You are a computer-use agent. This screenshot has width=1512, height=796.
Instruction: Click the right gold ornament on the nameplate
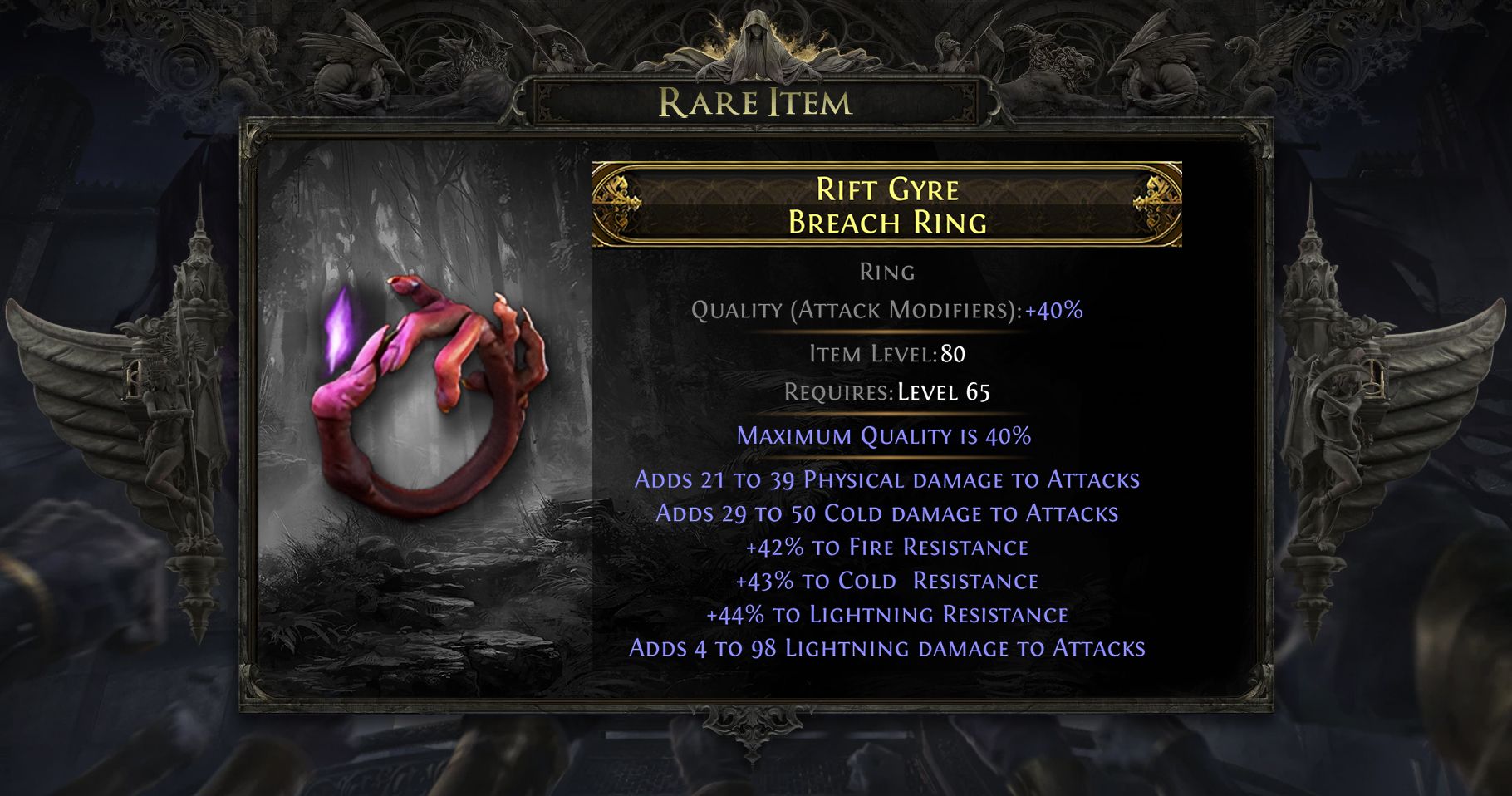tap(1155, 203)
